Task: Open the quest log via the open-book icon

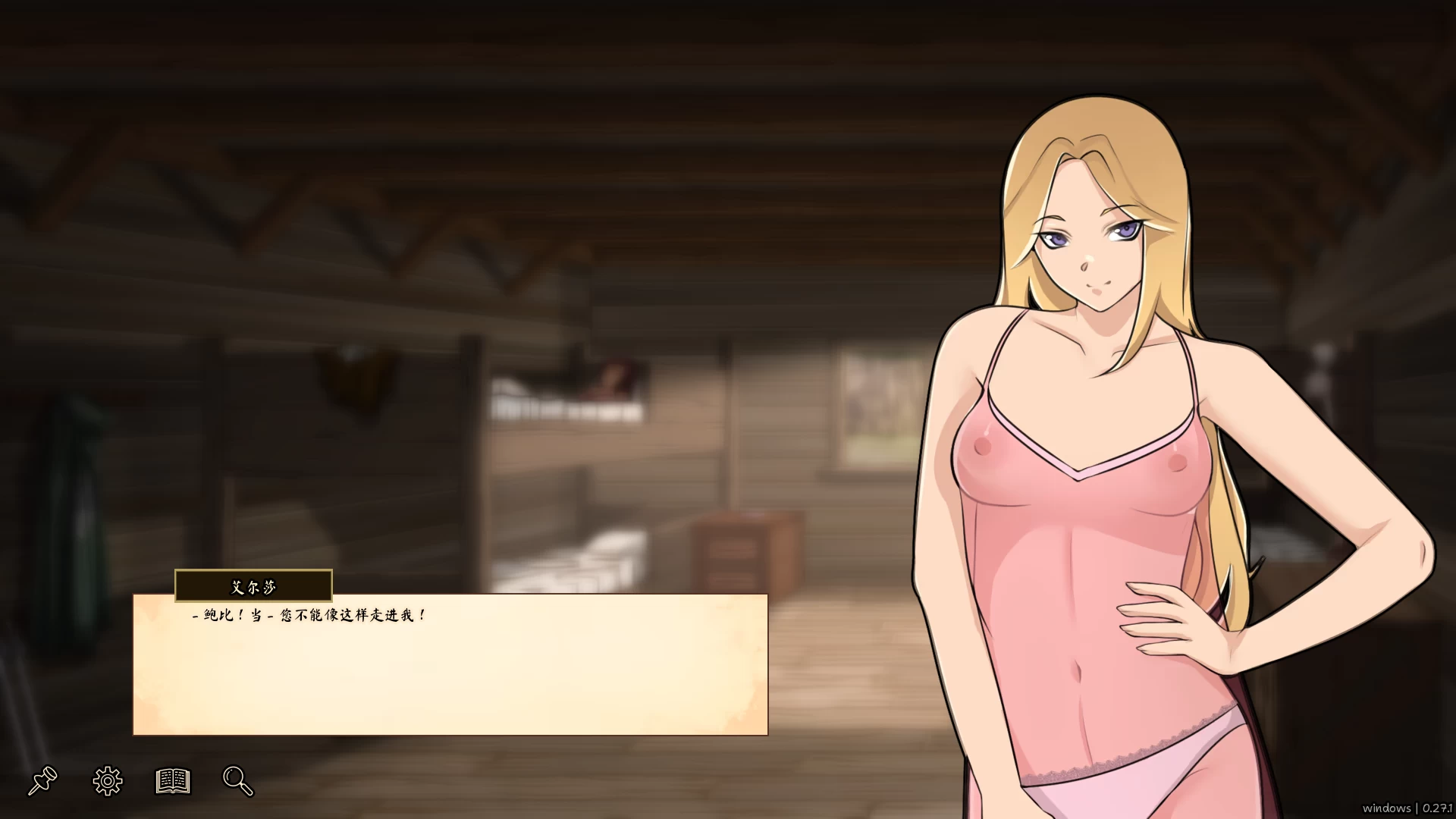Action: coord(173,781)
